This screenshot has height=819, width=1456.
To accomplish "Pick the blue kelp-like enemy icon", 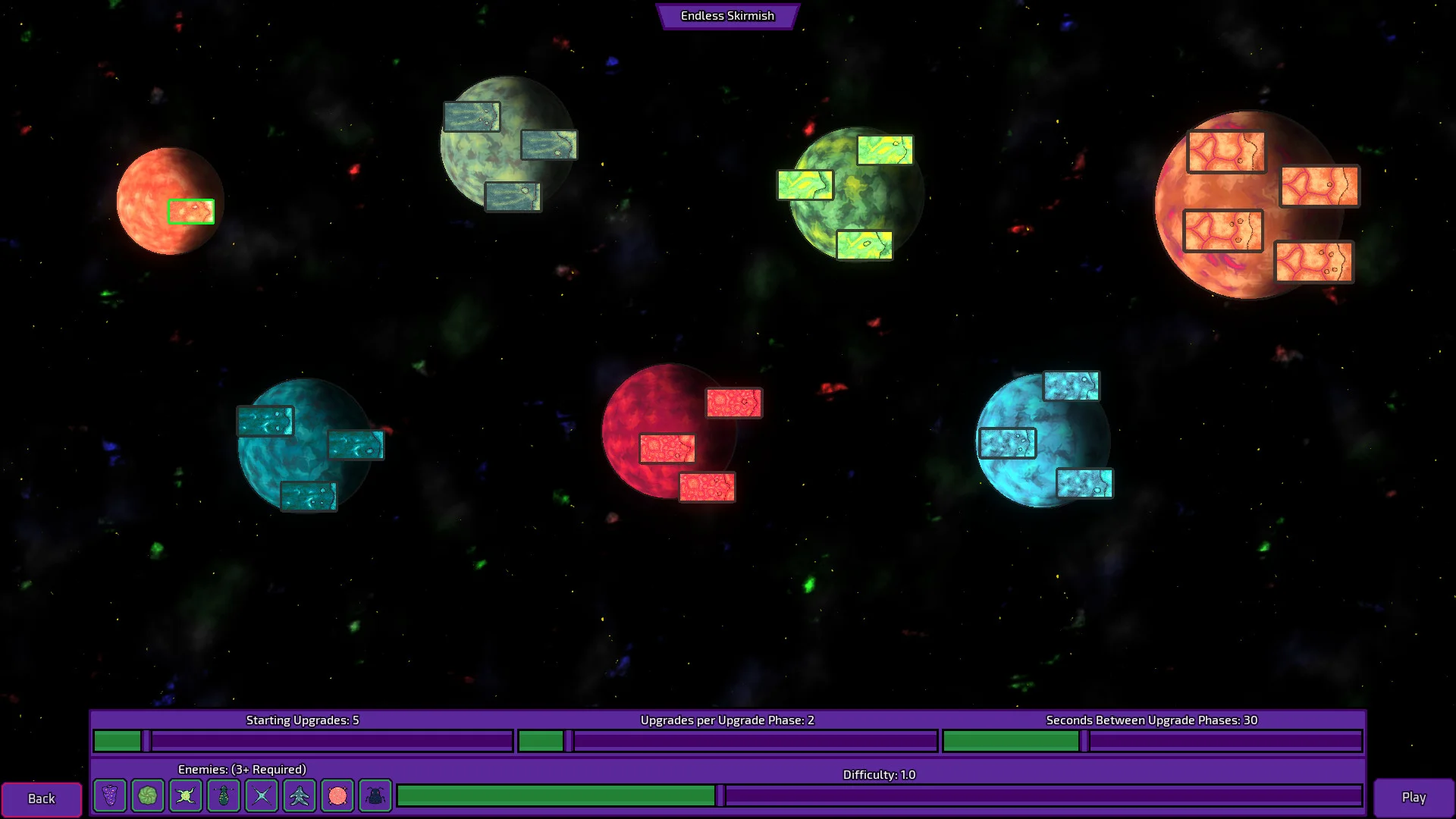I will [x=300, y=795].
